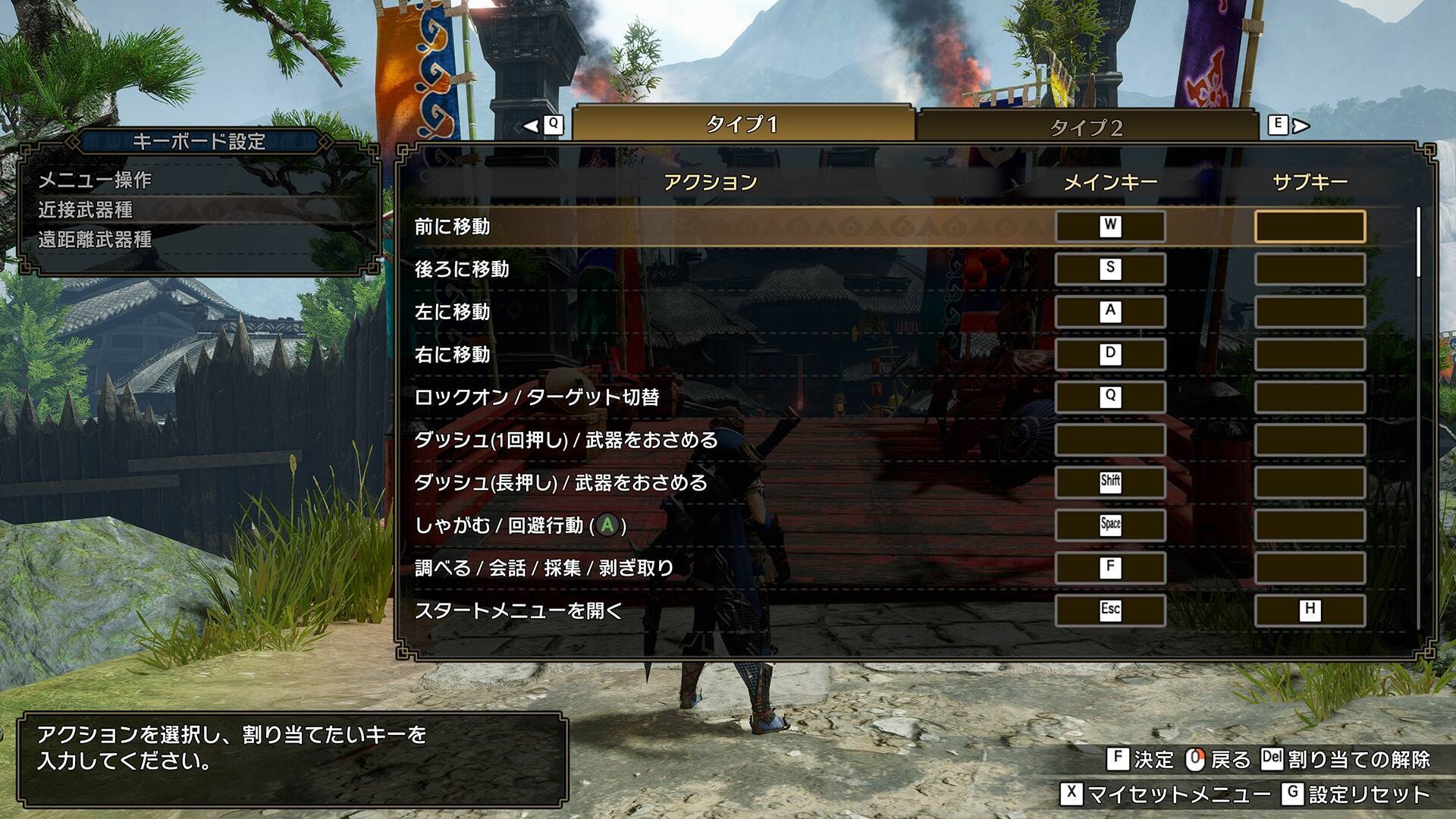Click the W key binding for 前に移動
The image size is (1456, 819).
[x=1109, y=227]
